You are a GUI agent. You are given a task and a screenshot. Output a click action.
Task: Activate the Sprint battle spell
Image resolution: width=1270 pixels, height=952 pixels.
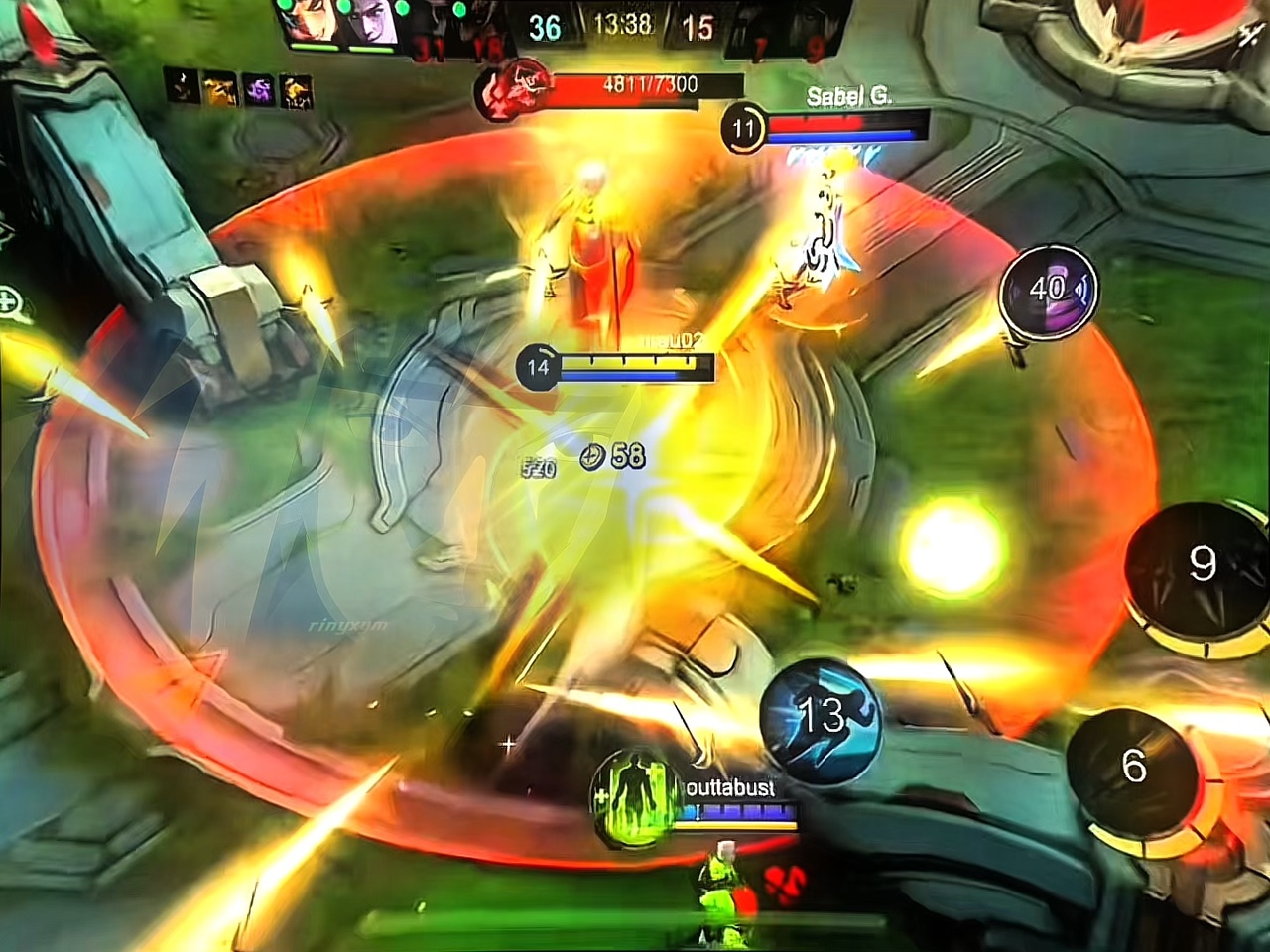click(x=820, y=716)
